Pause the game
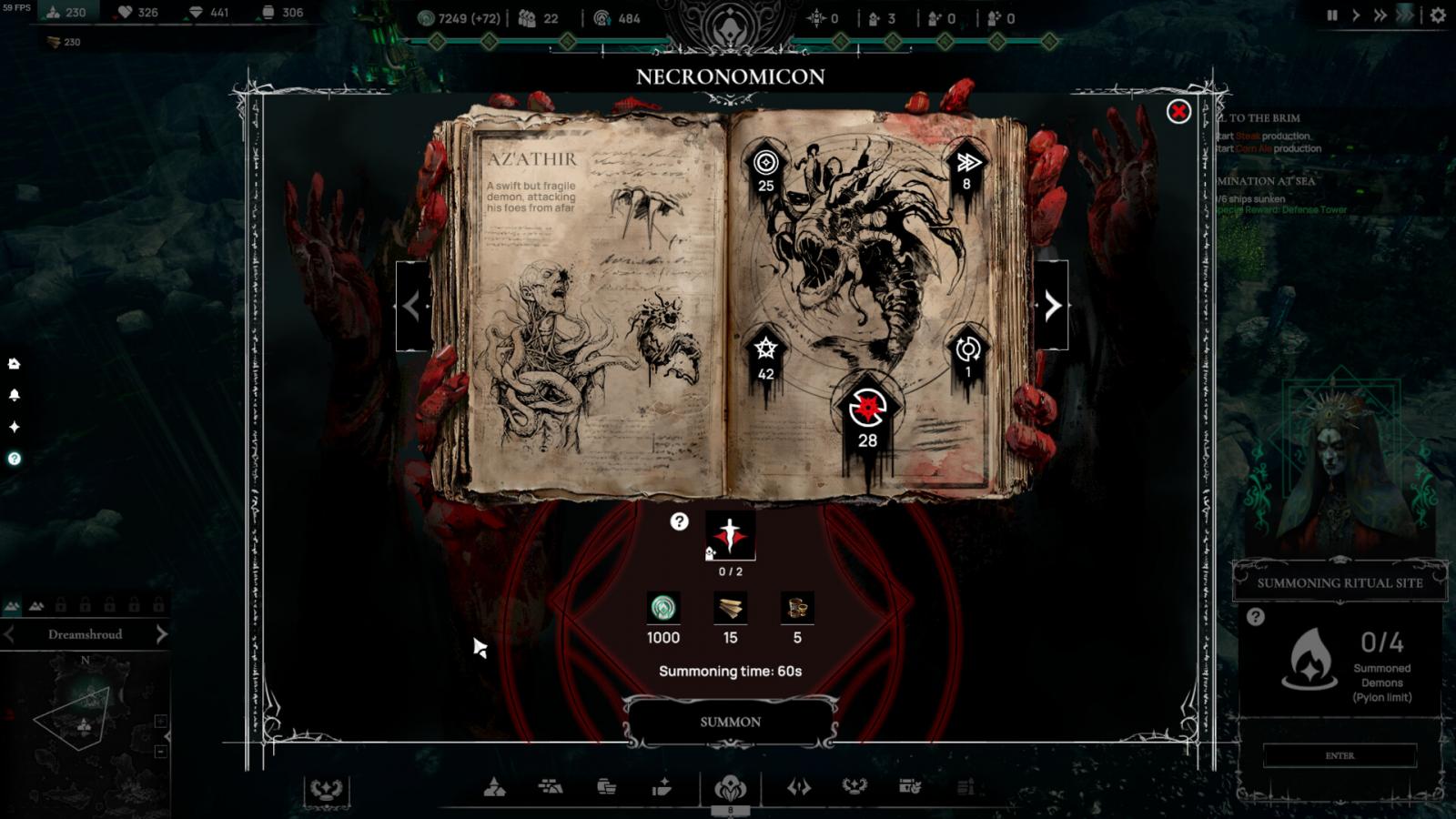1456x819 pixels. pos(1332,15)
